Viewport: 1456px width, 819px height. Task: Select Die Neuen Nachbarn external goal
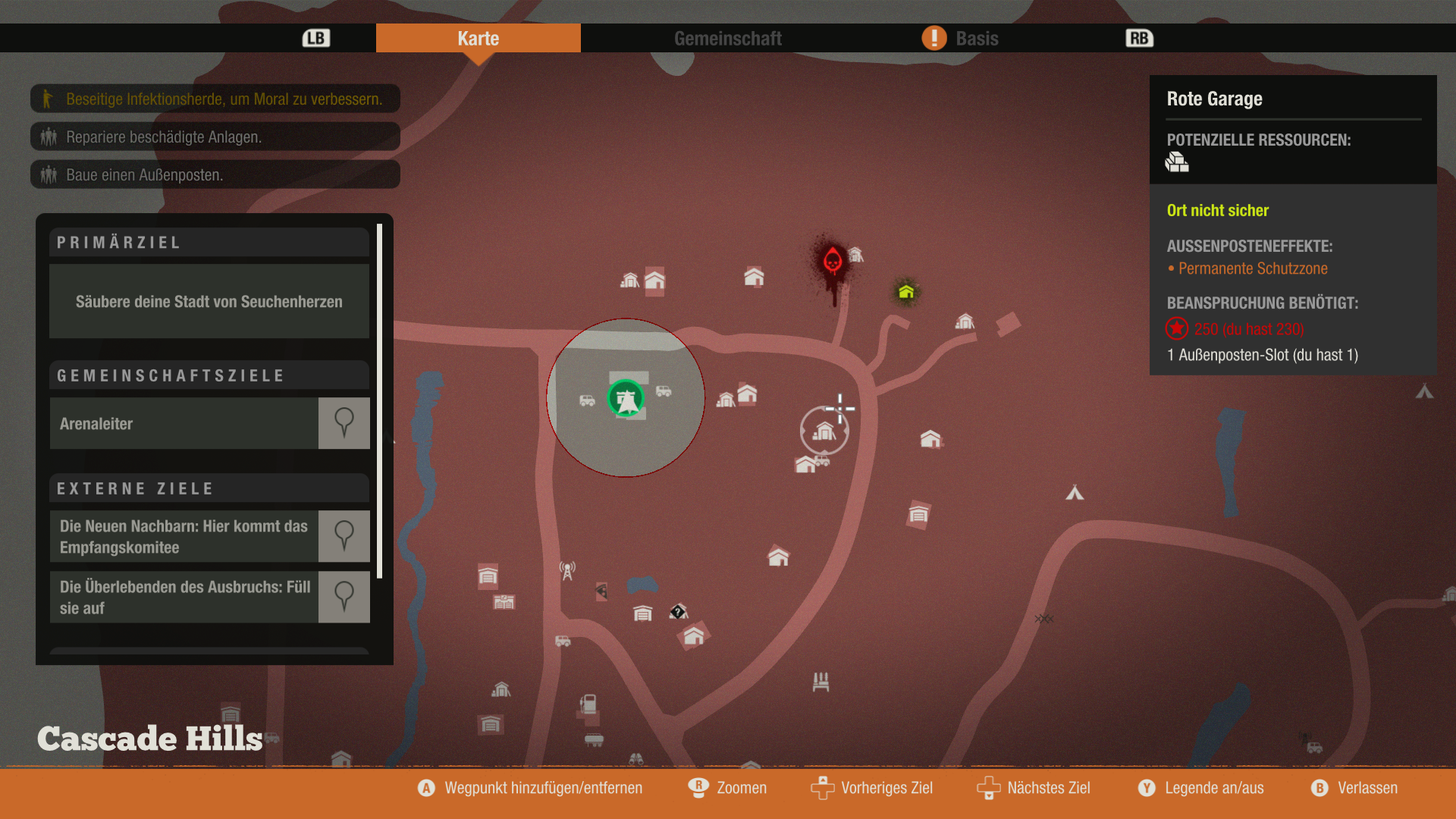tap(184, 537)
